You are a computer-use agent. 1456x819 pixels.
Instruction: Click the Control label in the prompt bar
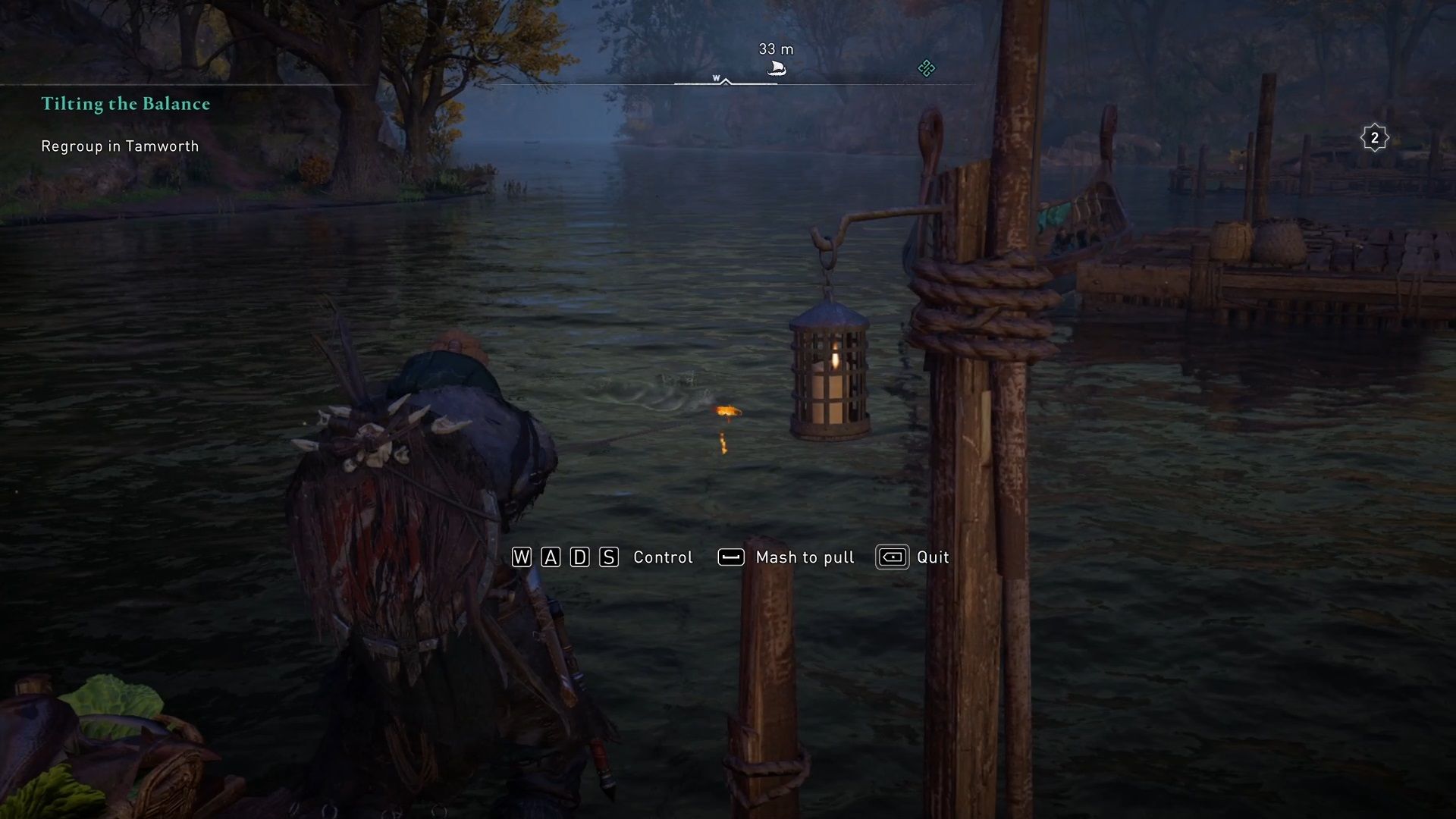[x=662, y=557]
